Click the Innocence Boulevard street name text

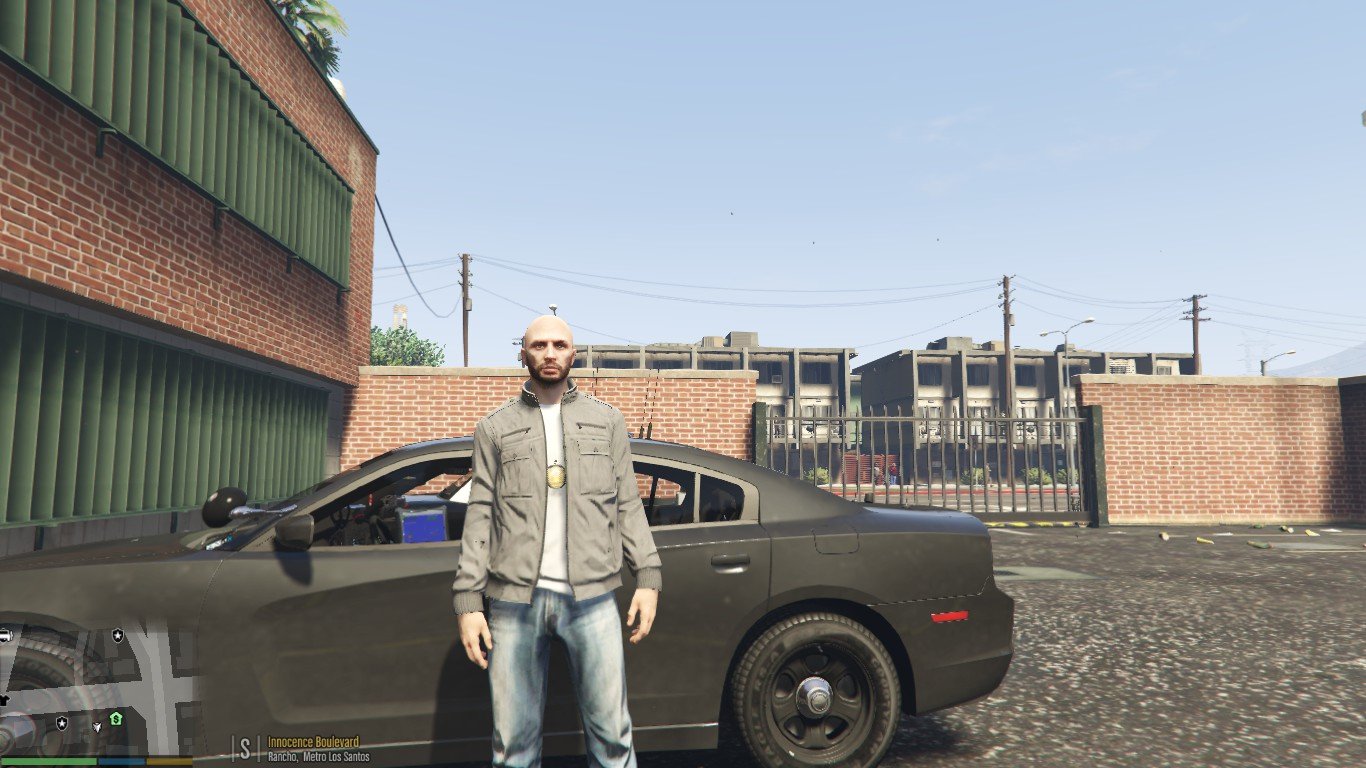(x=312, y=744)
